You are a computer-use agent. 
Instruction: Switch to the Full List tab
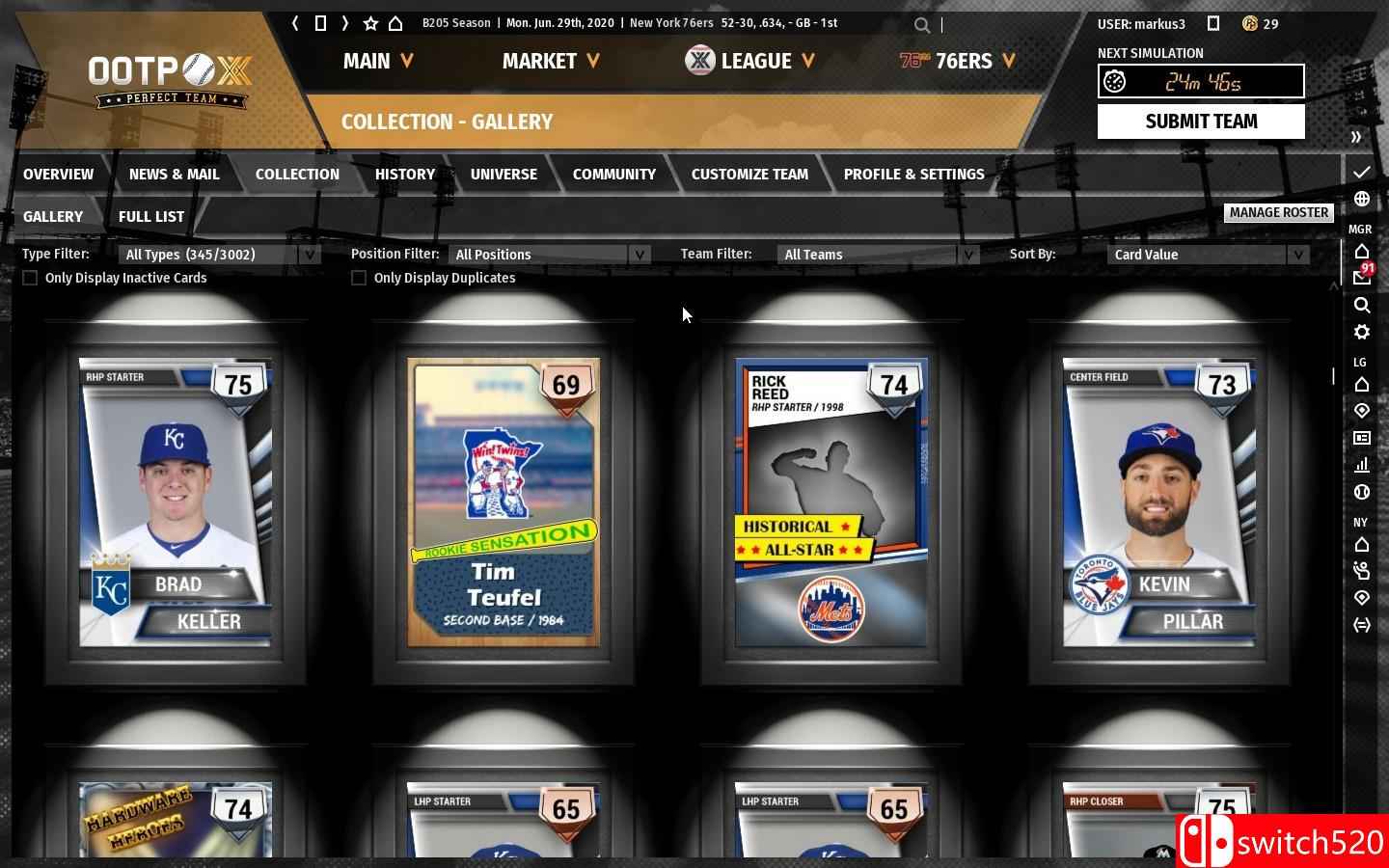[x=151, y=216]
